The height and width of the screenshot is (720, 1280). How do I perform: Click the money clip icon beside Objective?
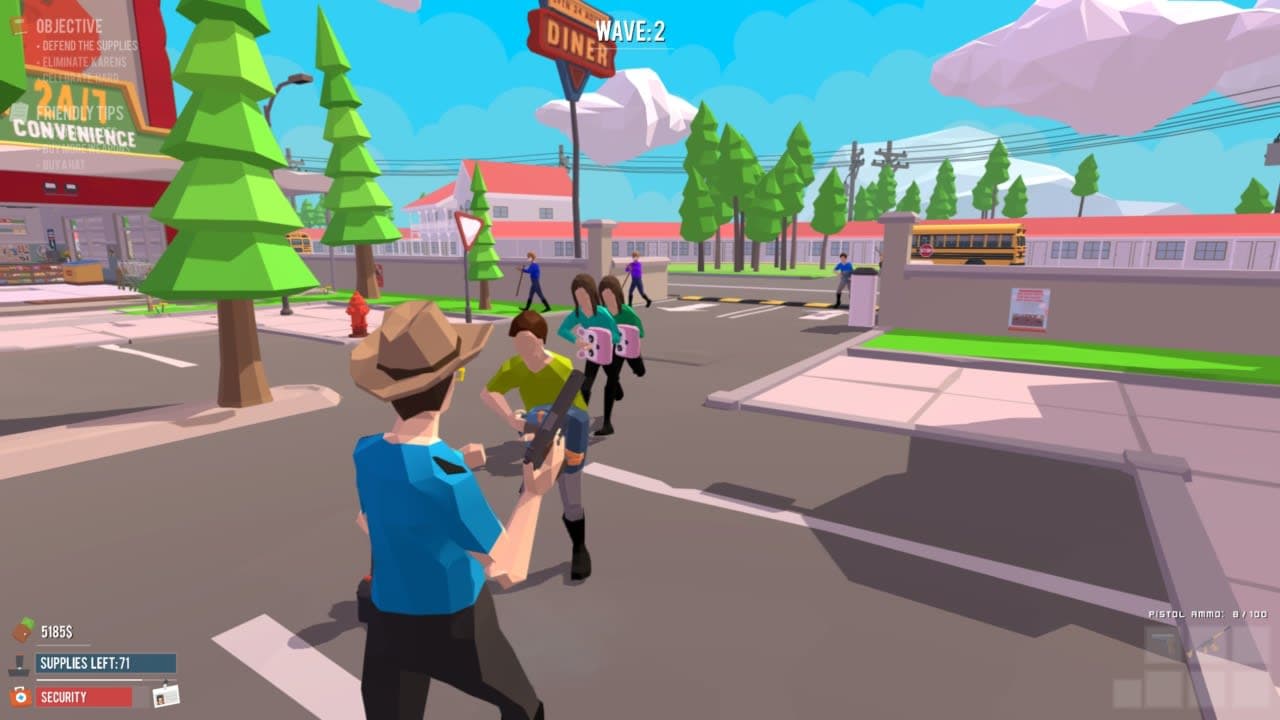(x=18, y=24)
